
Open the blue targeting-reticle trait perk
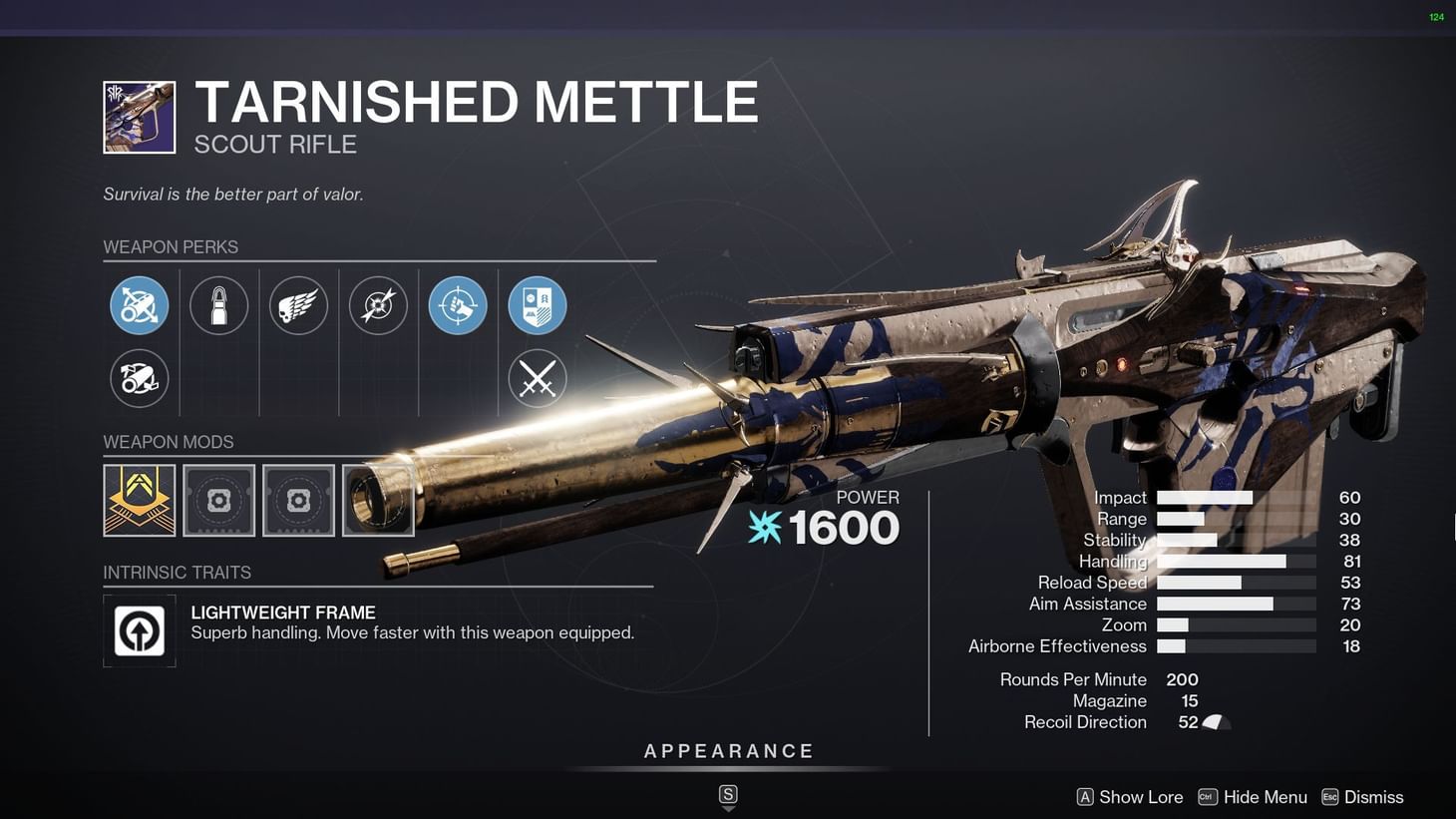[x=458, y=305]
